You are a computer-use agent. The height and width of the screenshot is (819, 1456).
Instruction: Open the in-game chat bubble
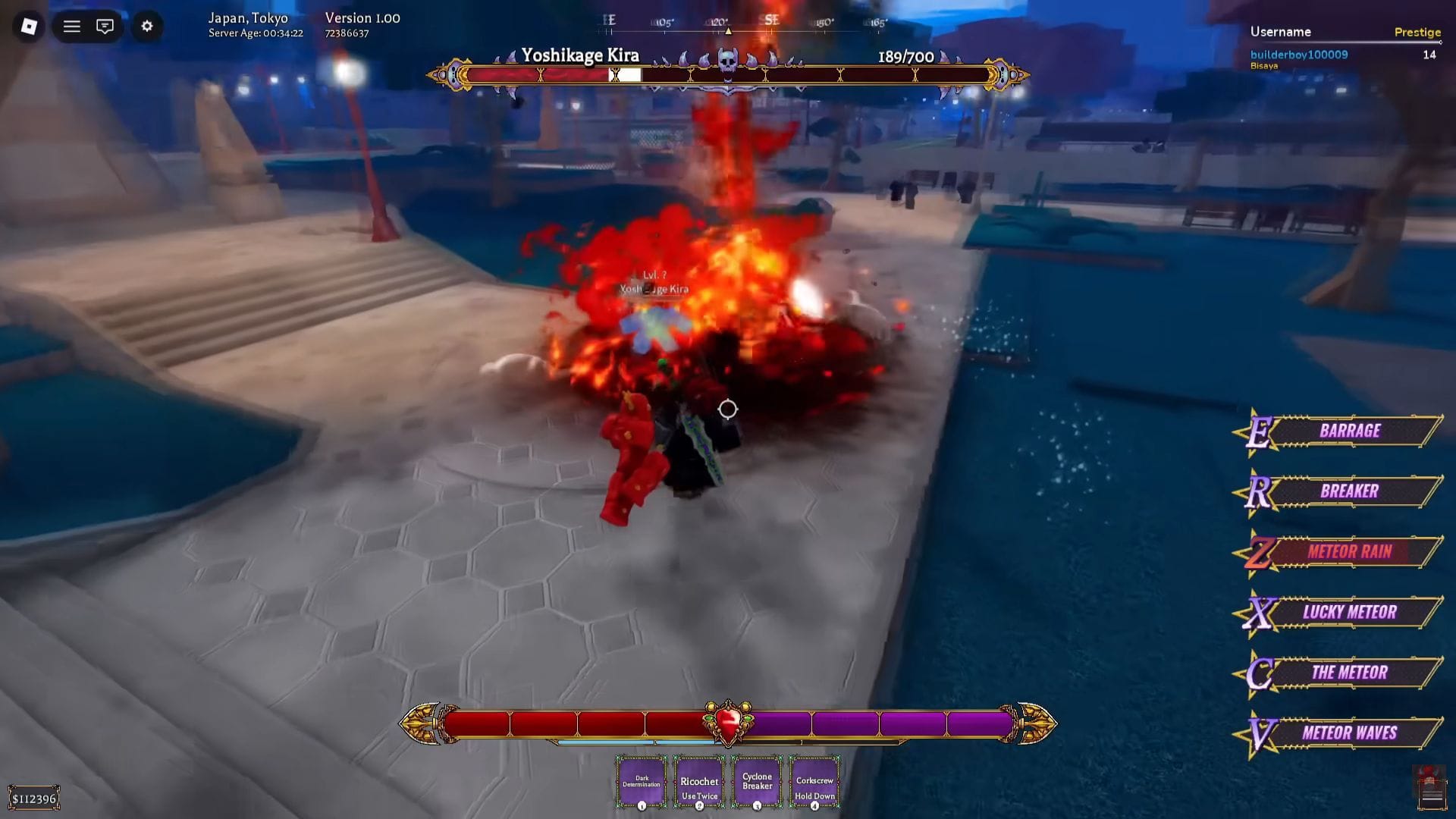tap(105, 26)
